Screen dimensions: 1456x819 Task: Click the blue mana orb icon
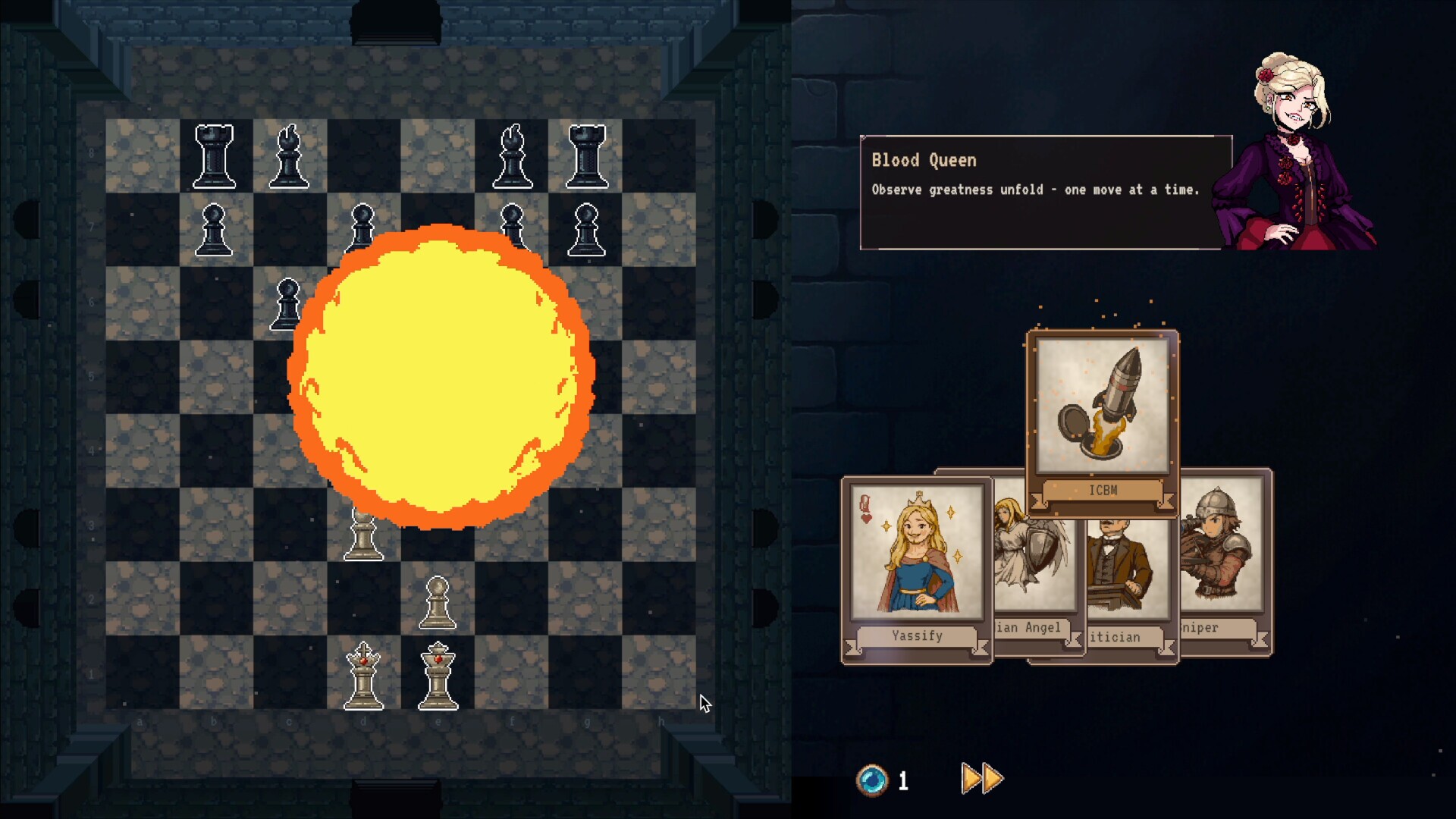tap(874, 777)
